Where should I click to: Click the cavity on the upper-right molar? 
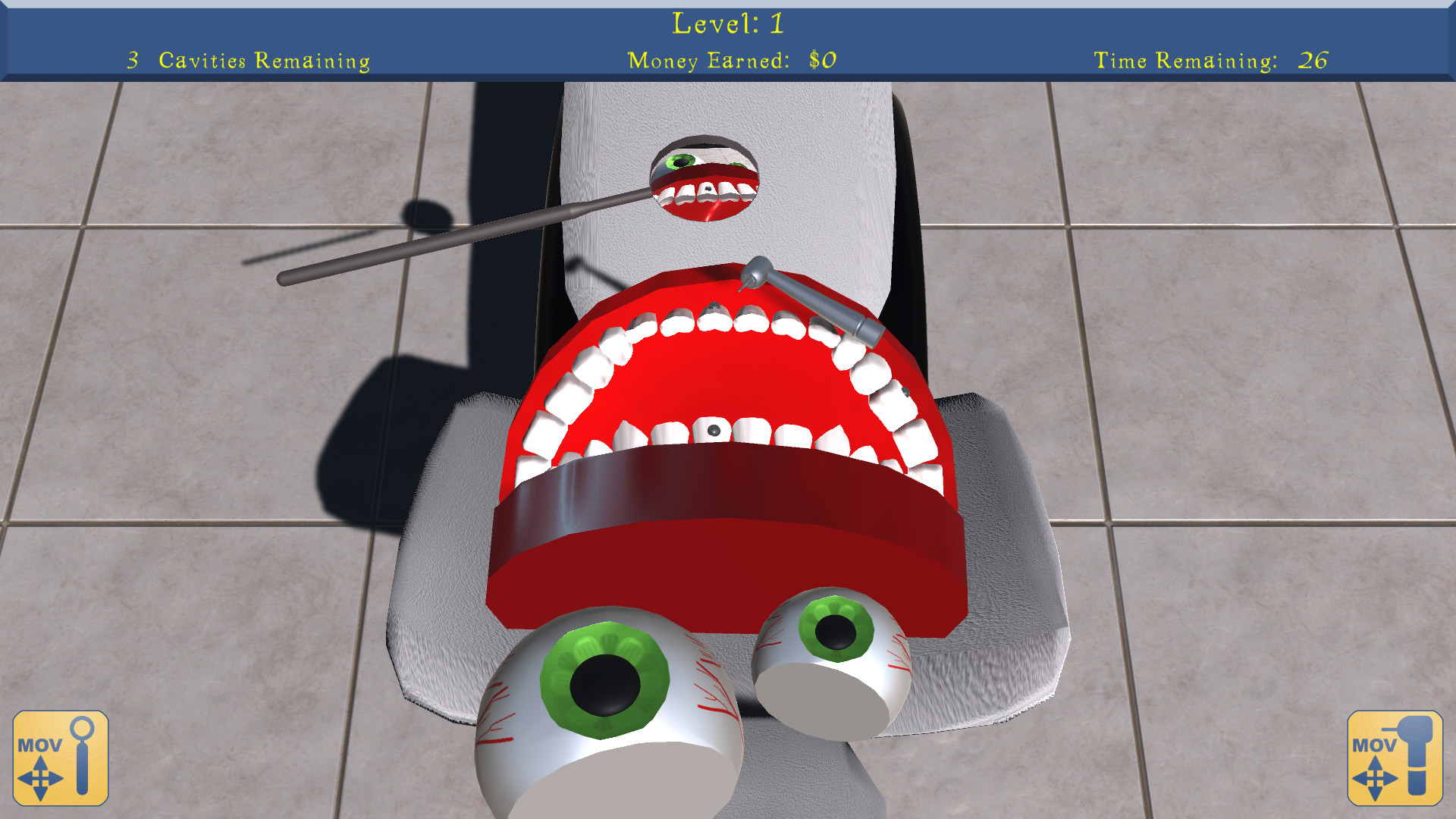click(x=905, y=394)
